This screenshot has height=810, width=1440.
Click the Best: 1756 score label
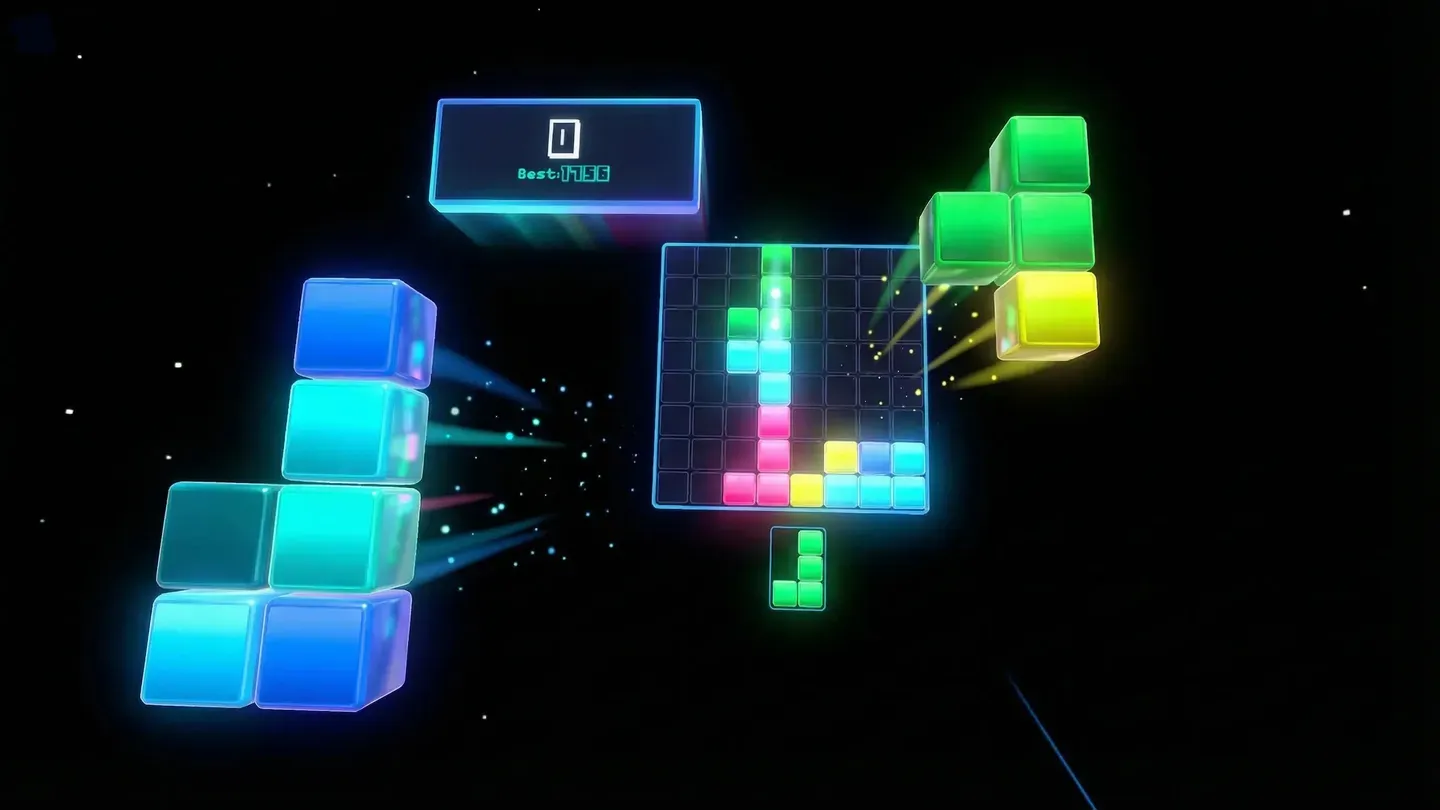click(x=565, y=174)
